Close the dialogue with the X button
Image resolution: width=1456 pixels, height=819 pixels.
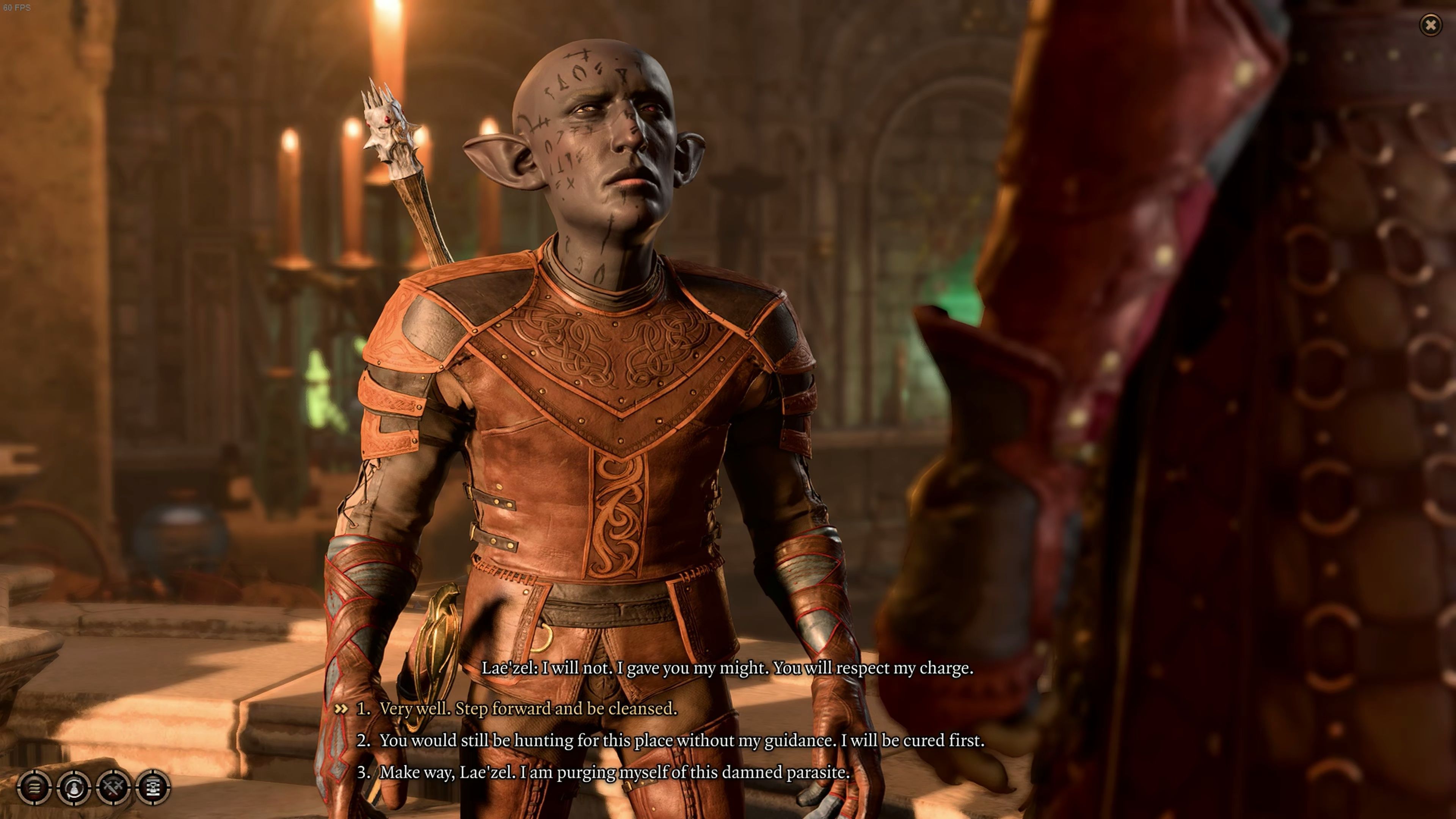[x=1431, y=25]
